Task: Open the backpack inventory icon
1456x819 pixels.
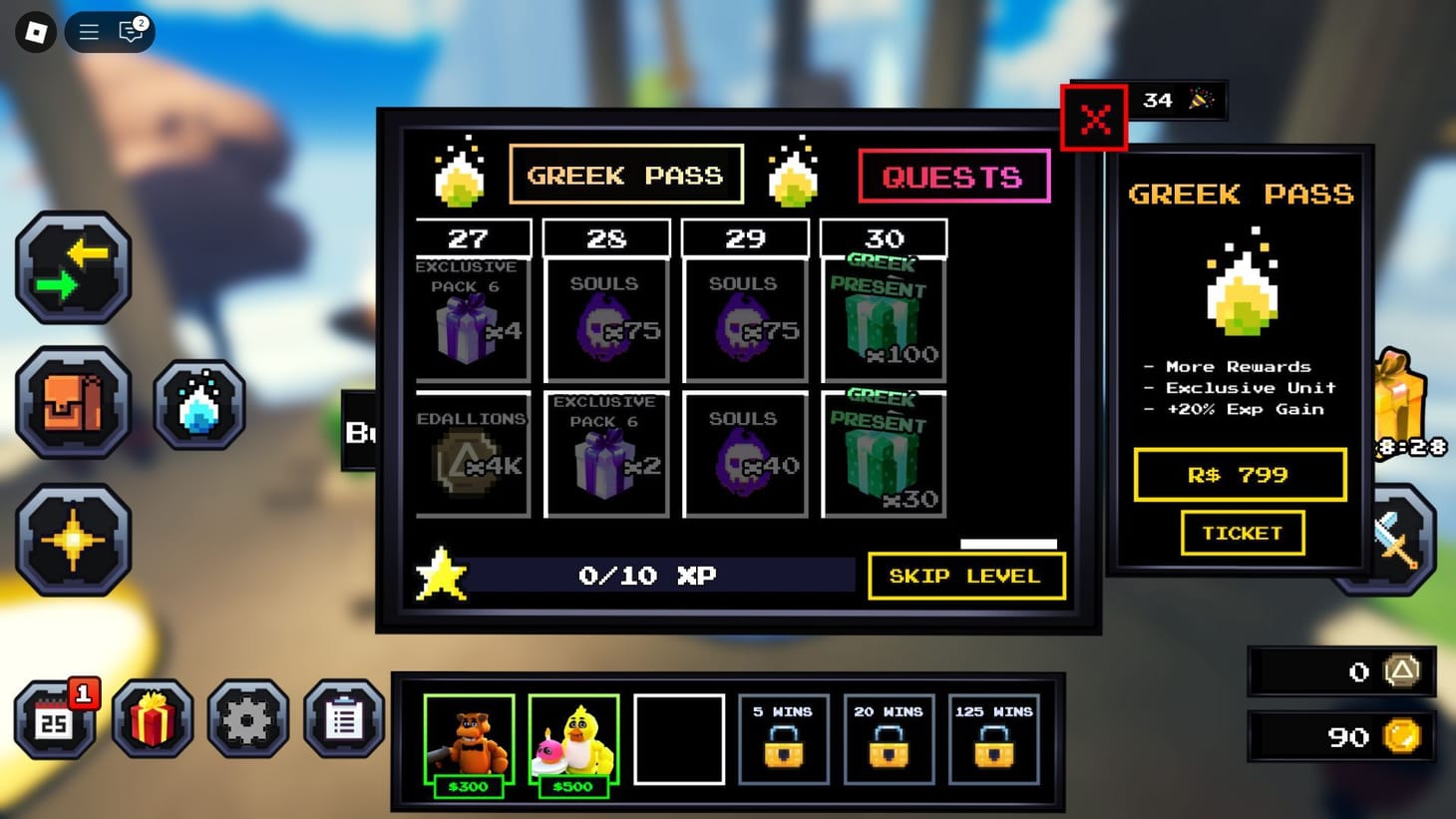Action: click(x=73, y=404)
